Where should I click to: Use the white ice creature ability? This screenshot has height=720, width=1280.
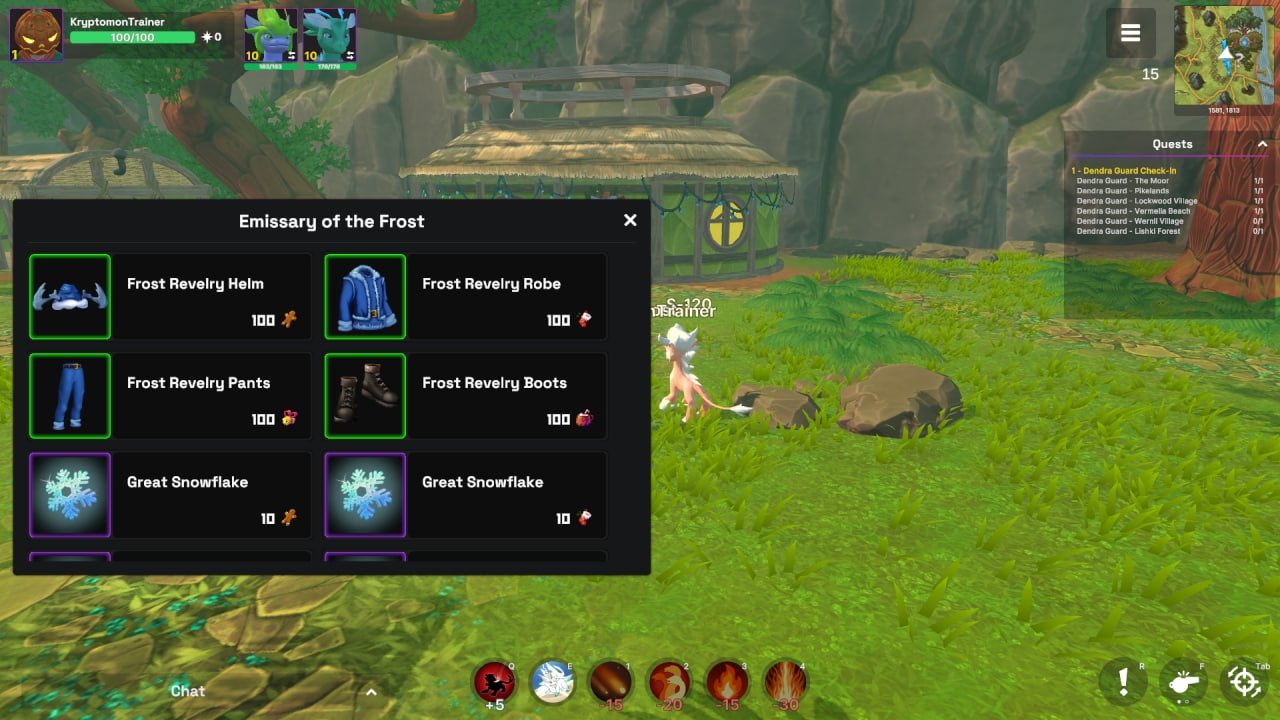[x=551, y=682]
